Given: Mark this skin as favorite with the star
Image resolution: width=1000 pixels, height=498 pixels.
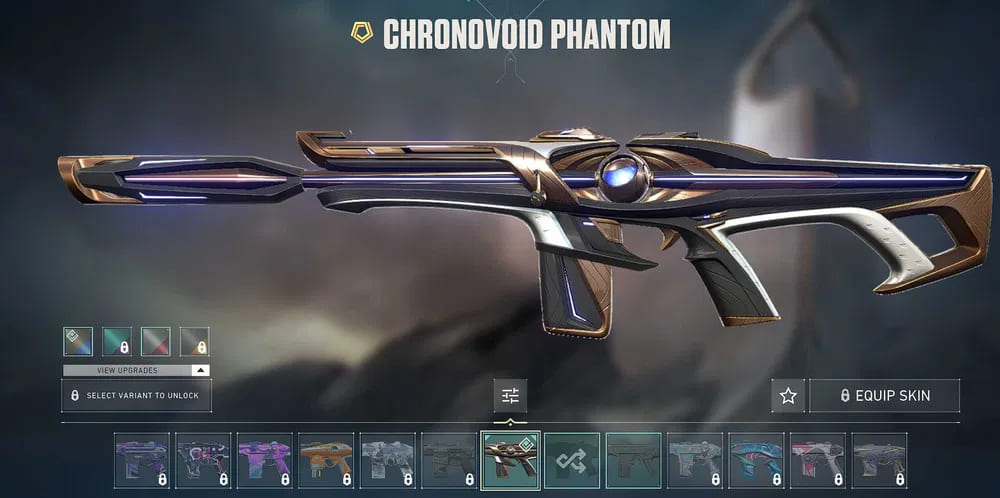Looking at the screenshot, I should coord(788,396).
